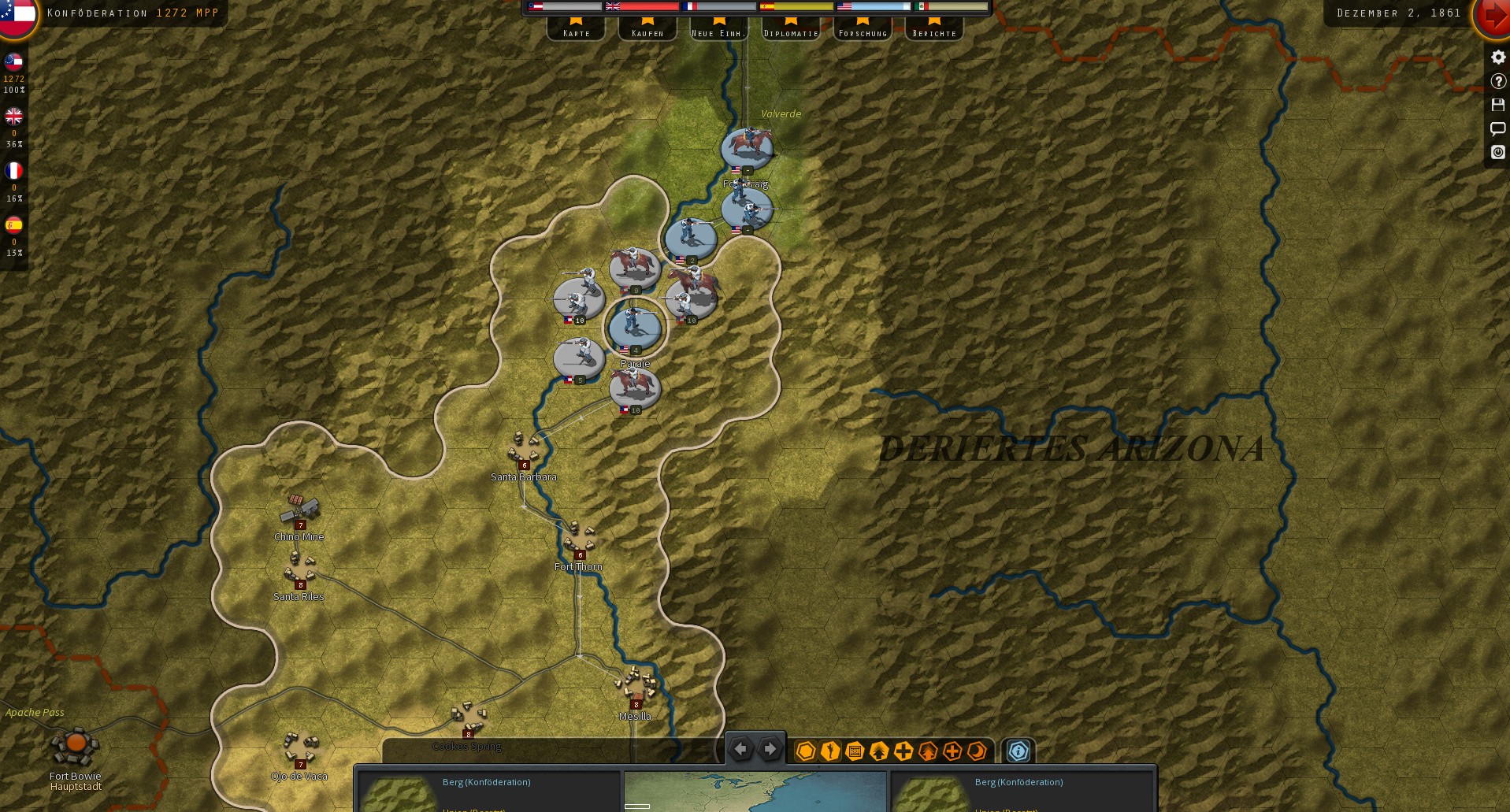This screenshot has width=1510, height=812.
Task: Toggle the star marker under the Union flag
Action: point(861,23)
